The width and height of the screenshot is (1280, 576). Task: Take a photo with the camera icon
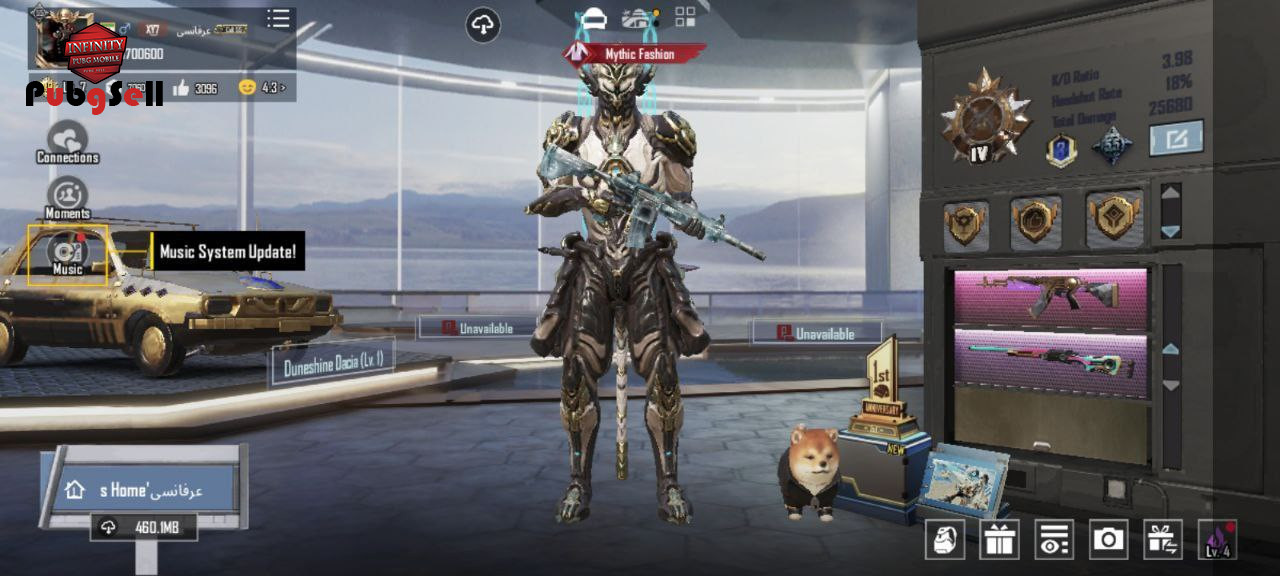click(1108, 540)
